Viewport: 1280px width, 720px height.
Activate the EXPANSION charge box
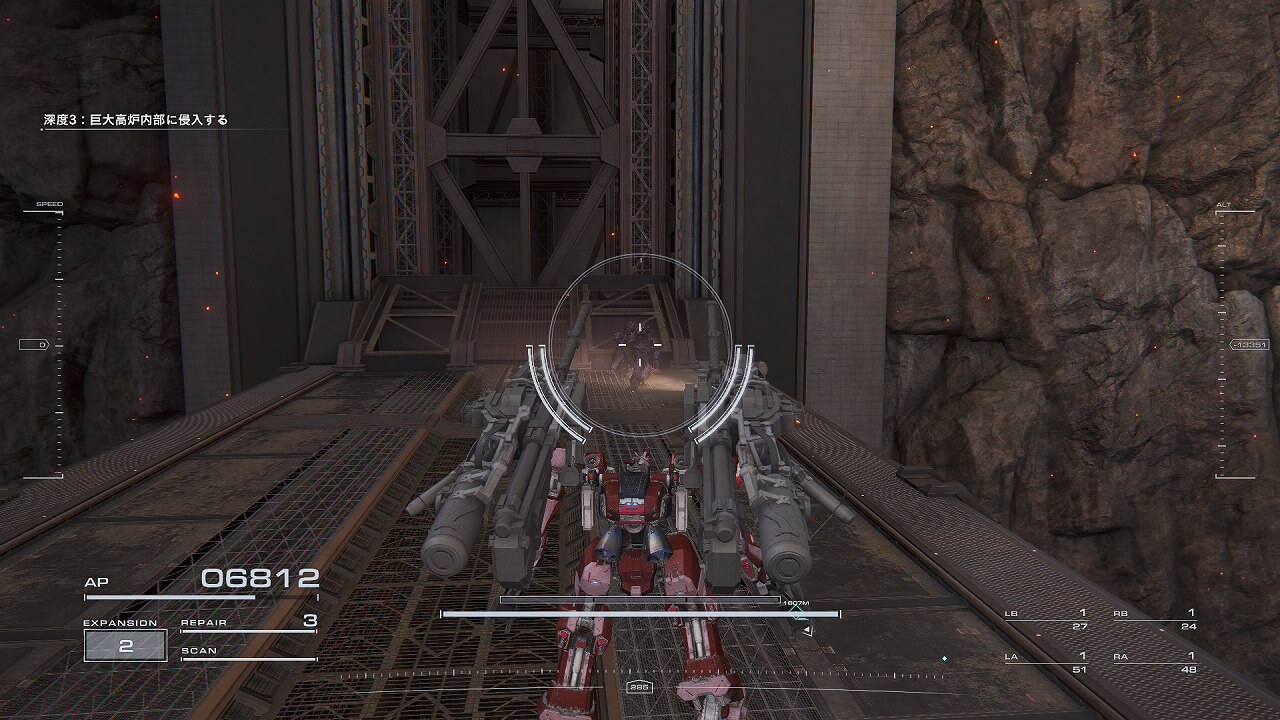pyautogui.click(x=126, y=645)
